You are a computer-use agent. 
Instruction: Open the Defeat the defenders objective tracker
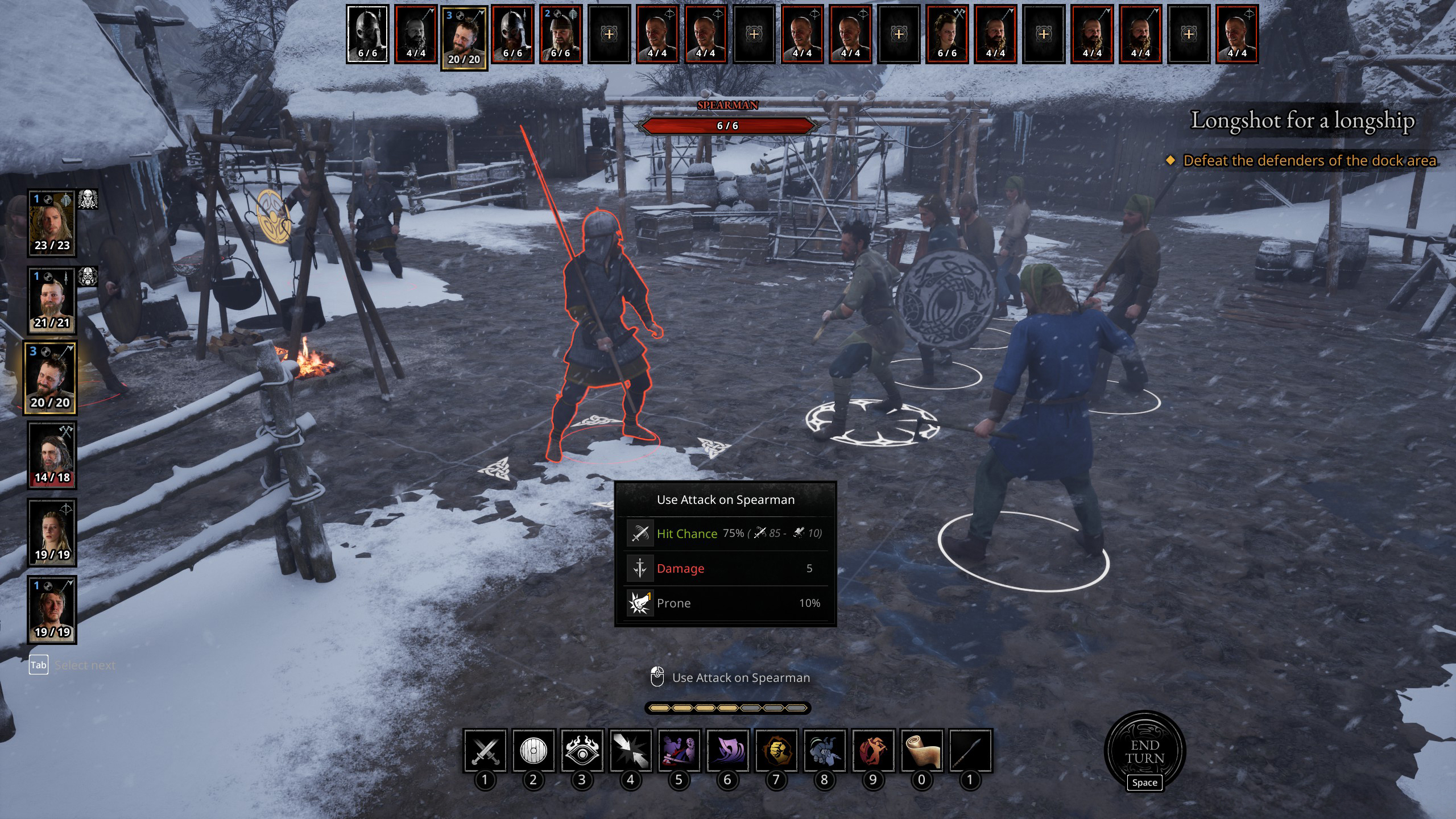1309,161
